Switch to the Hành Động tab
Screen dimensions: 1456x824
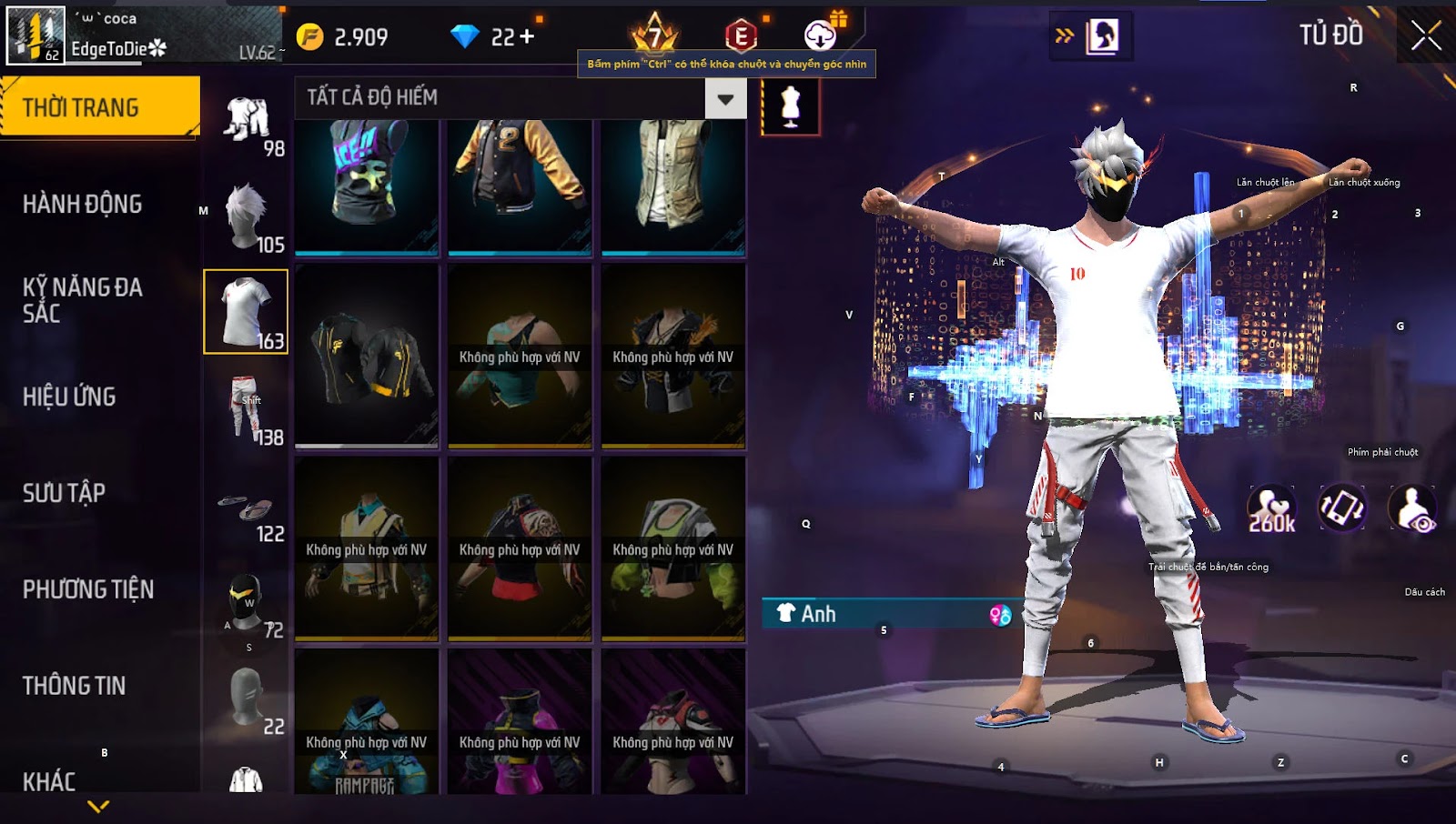83,204
